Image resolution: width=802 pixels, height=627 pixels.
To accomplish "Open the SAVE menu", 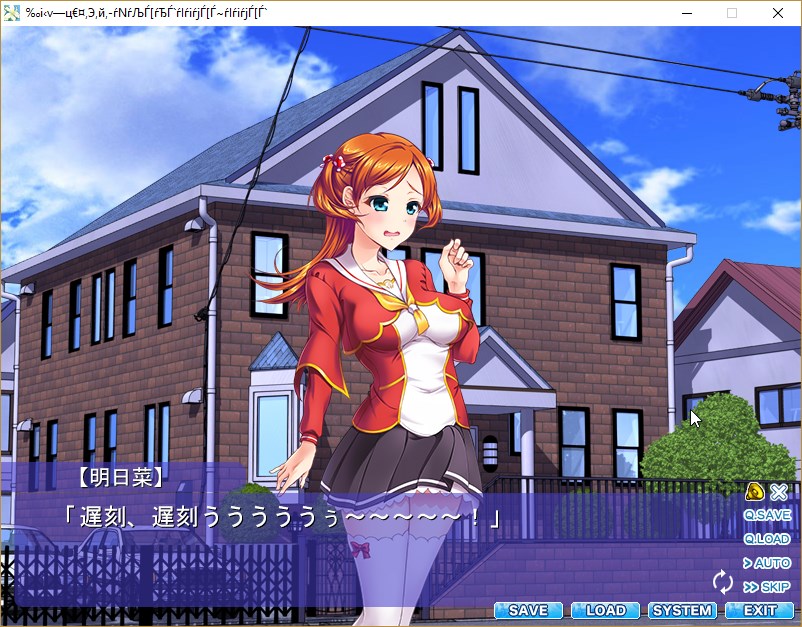I will coord(528,610).
